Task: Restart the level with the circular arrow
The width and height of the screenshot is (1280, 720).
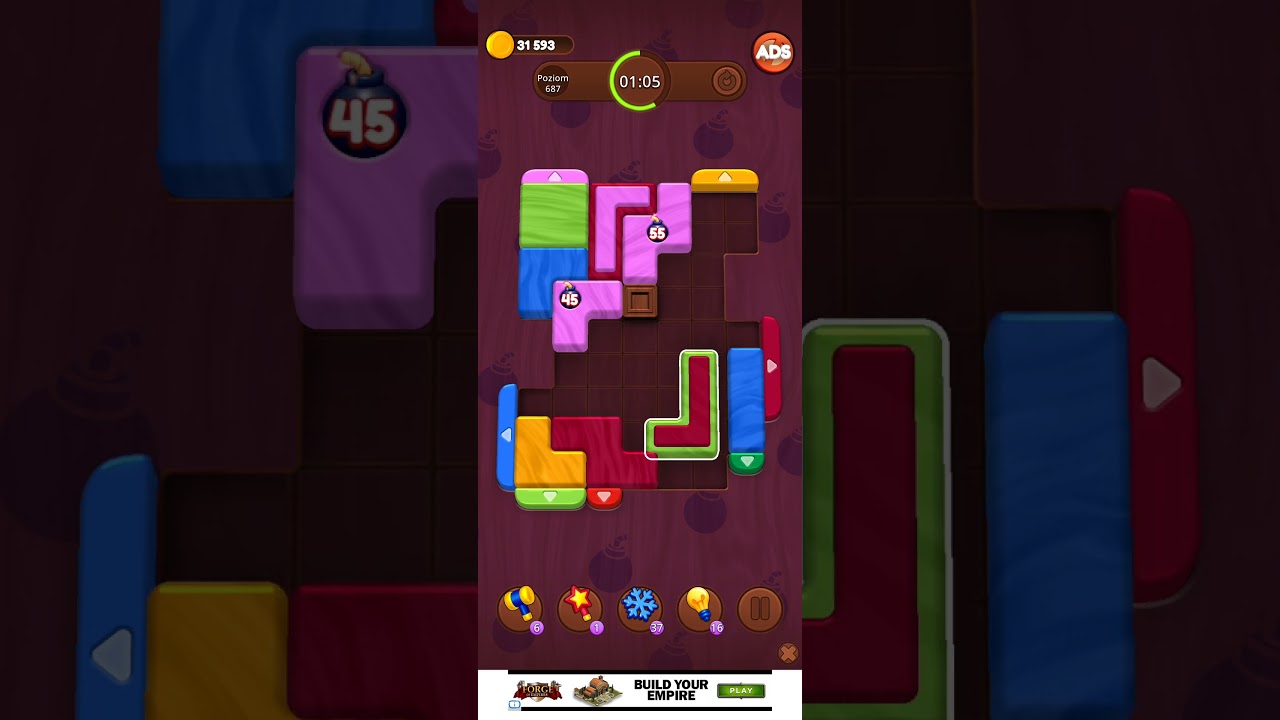Action: pos(726,81)
